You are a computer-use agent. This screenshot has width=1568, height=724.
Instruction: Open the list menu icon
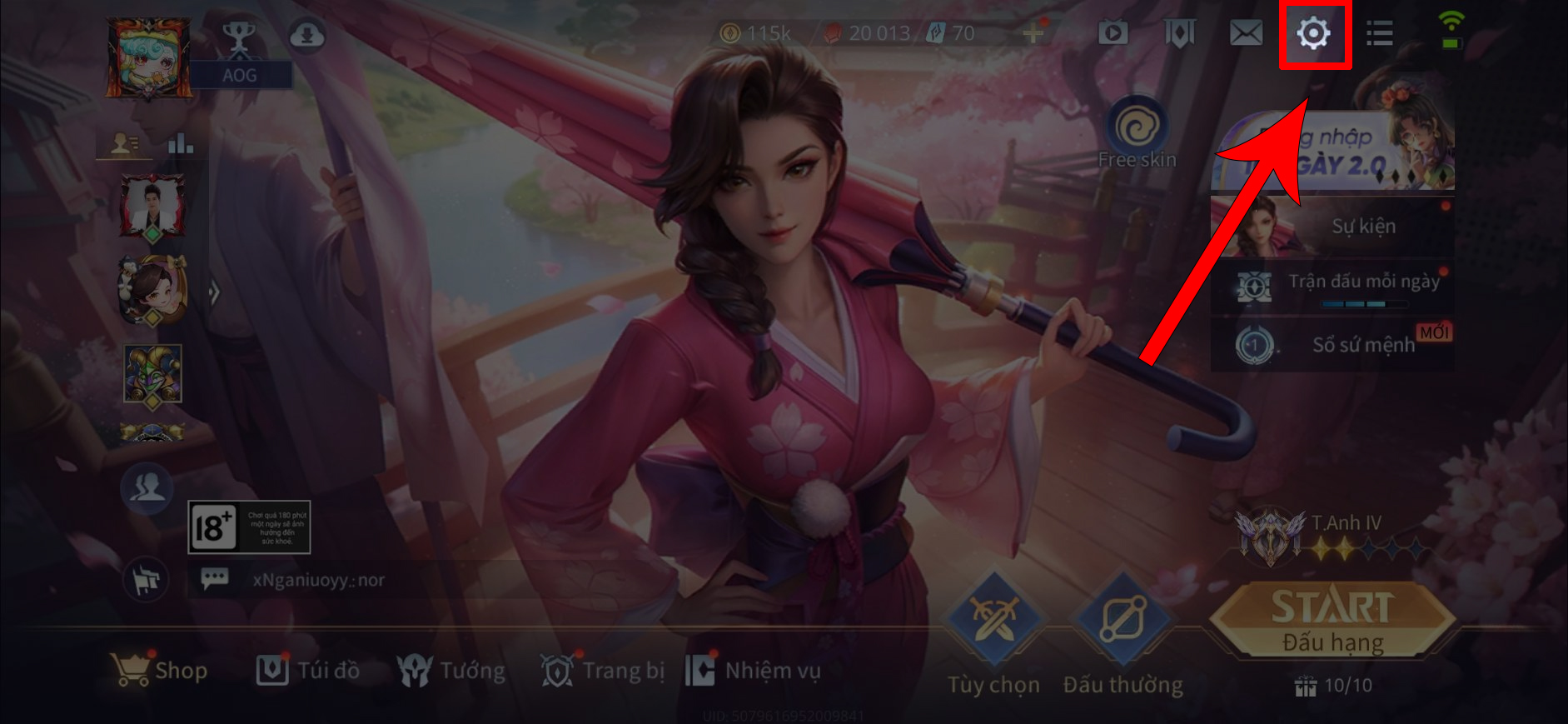pyautogui.click(x=1379, y=33)
